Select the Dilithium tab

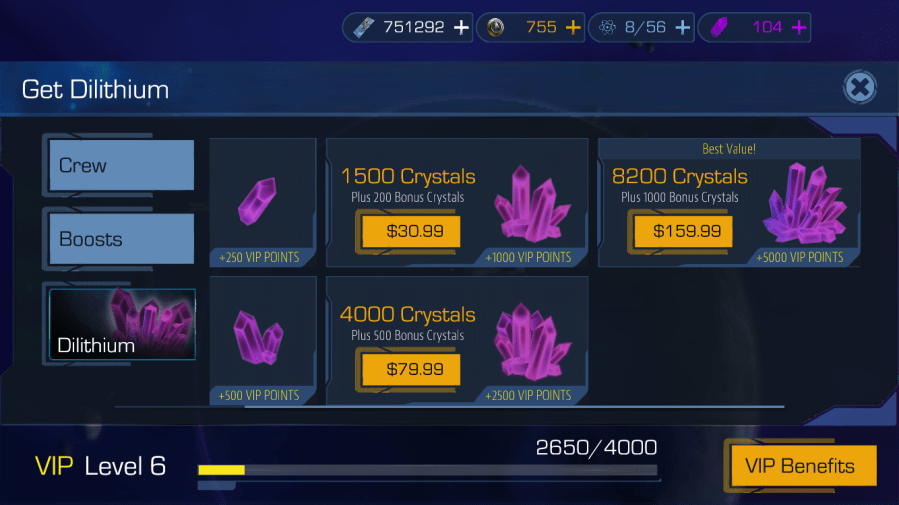[x=122, y=325]
